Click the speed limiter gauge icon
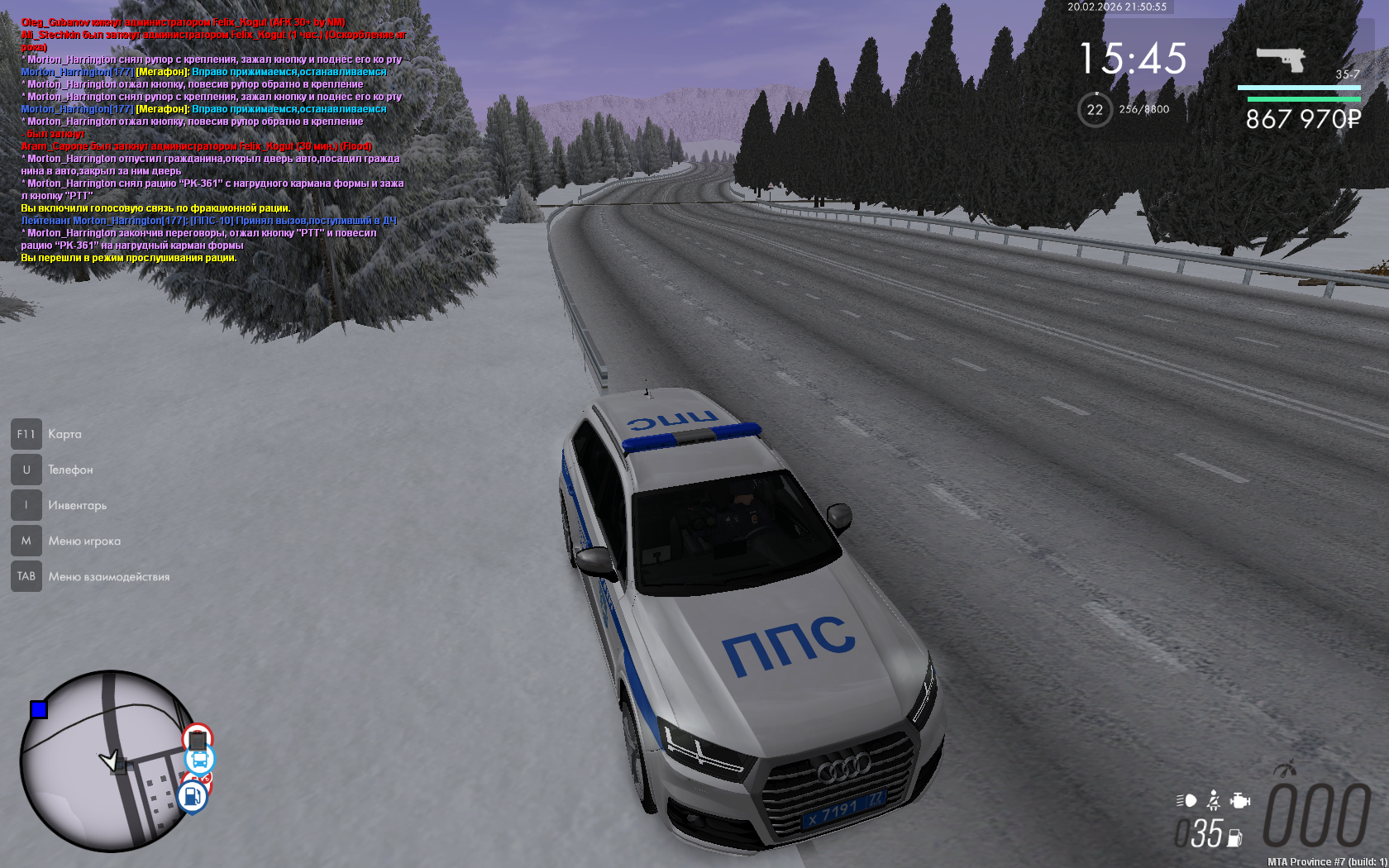Screen dimensions: 1389x868 pyautogui.click(x=1284, y=769)
